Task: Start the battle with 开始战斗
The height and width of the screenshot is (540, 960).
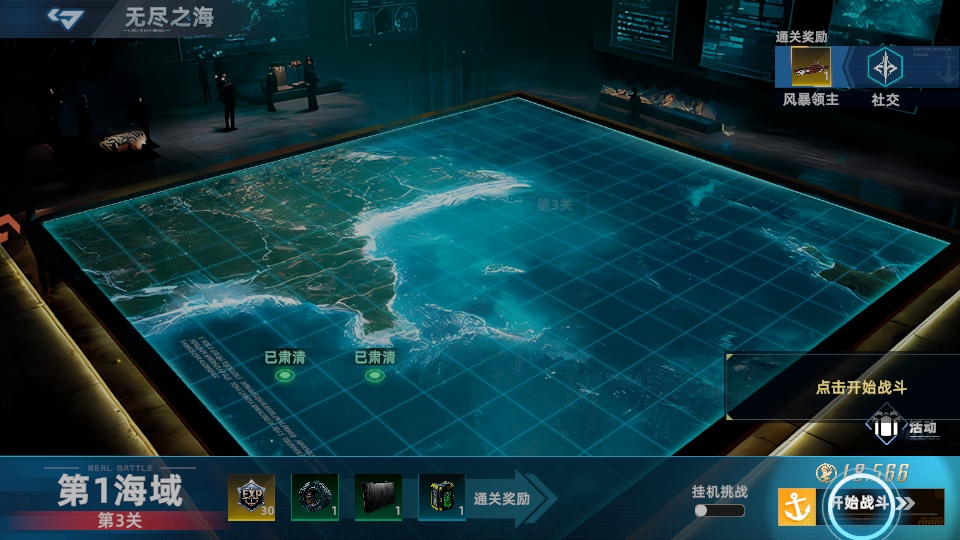Action: [858, 503]
